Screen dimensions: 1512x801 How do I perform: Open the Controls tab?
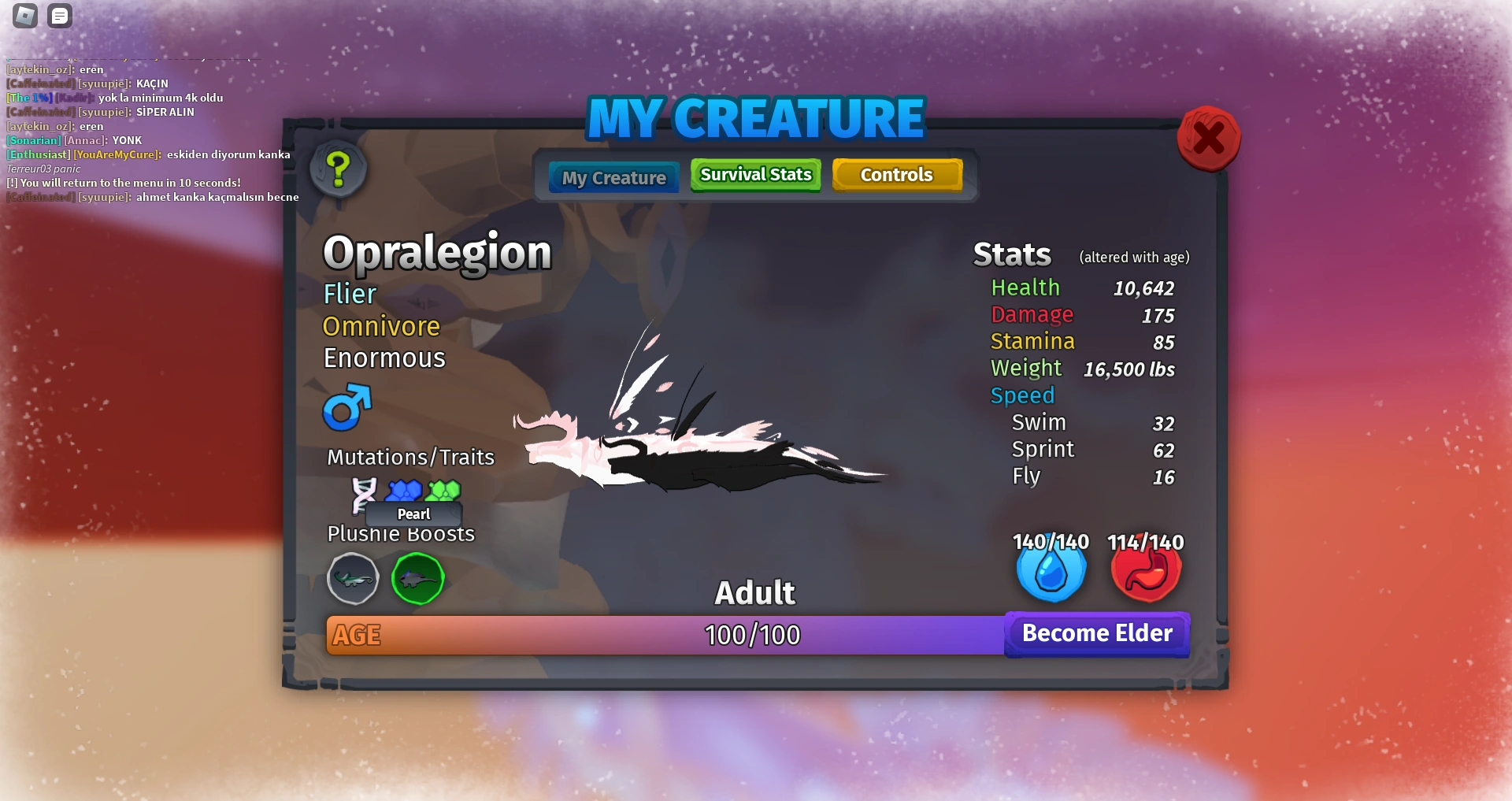click(x=897, y=174)
